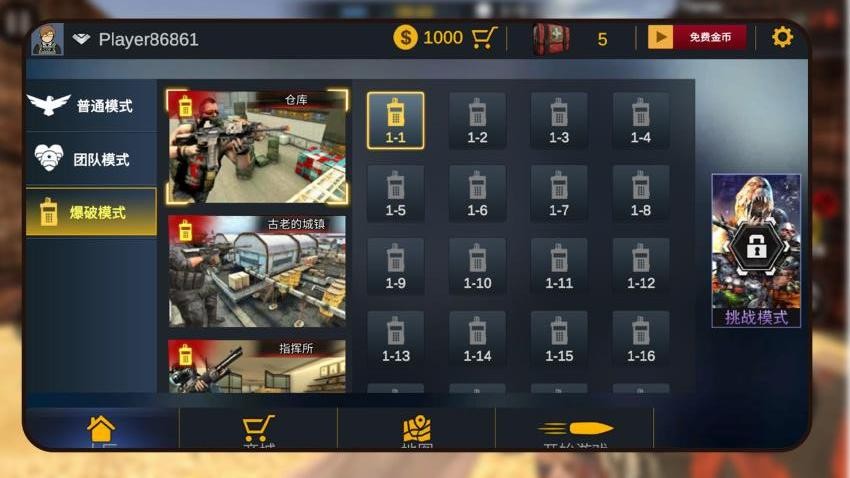Viewport: 850px width, 478px height.
Task: Open the coin shop cart icon
Action: (485, 38)
